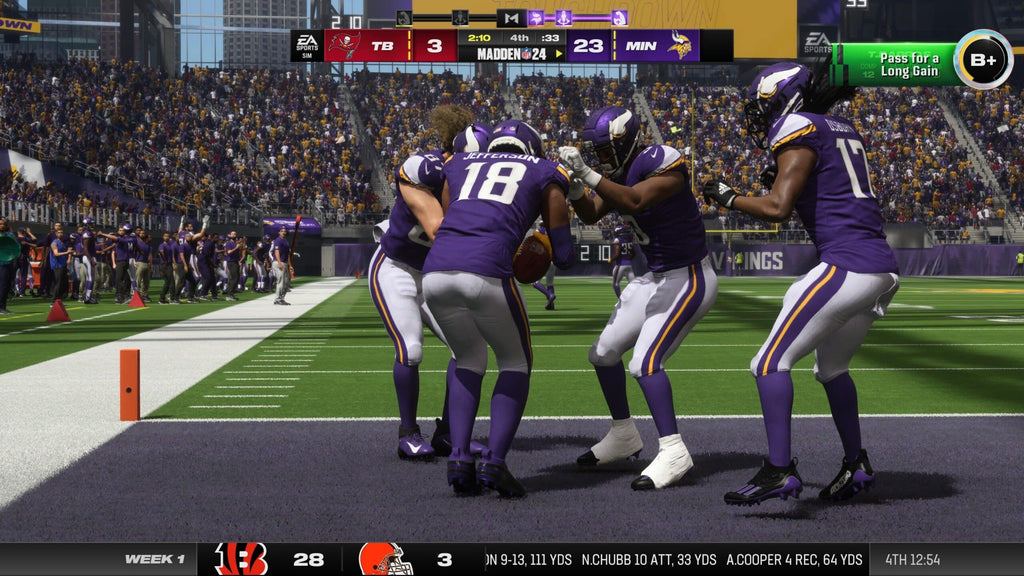
Task: Click the momentum meter M icon
Action: (x=512, y=18)
